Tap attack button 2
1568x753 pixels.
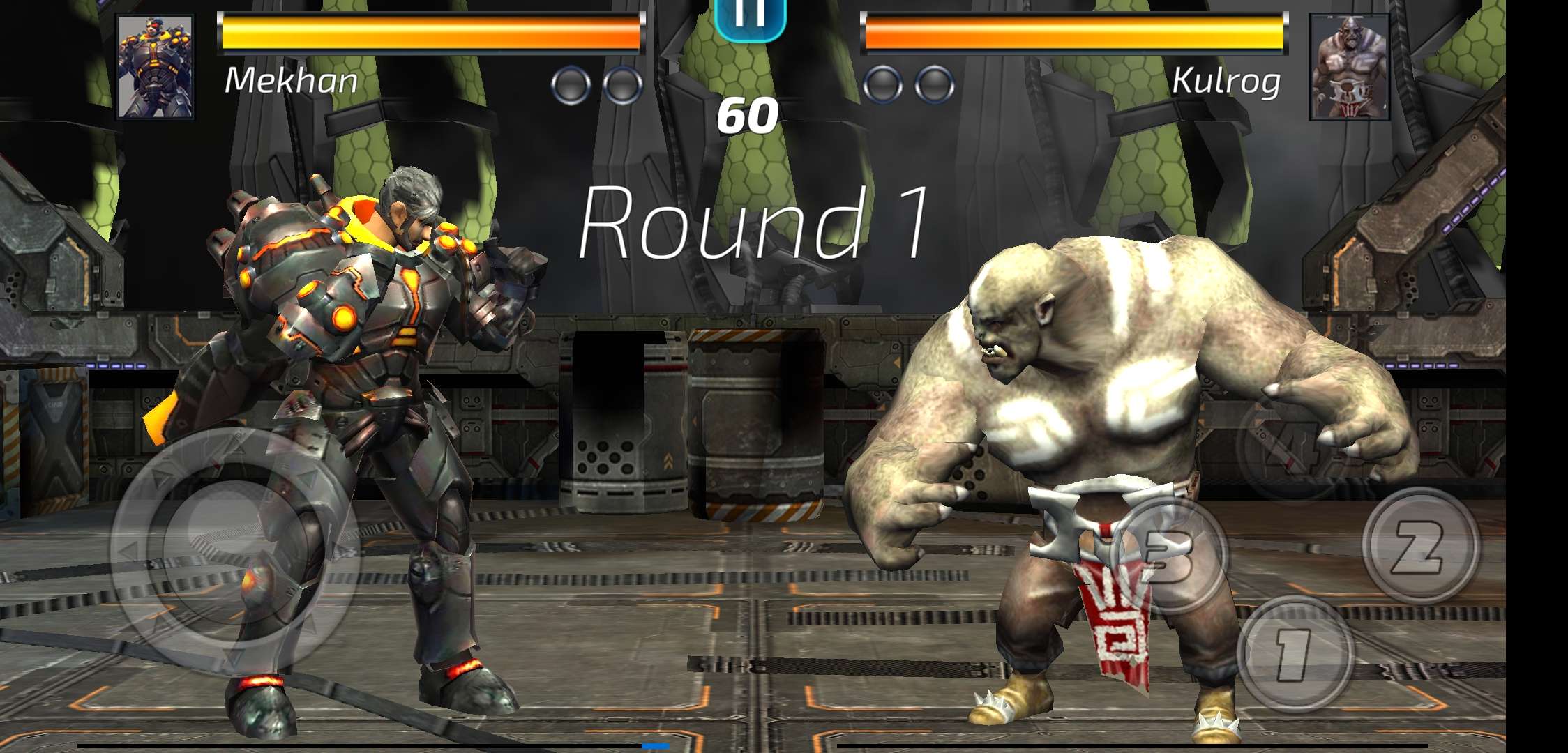[1421, 545]
